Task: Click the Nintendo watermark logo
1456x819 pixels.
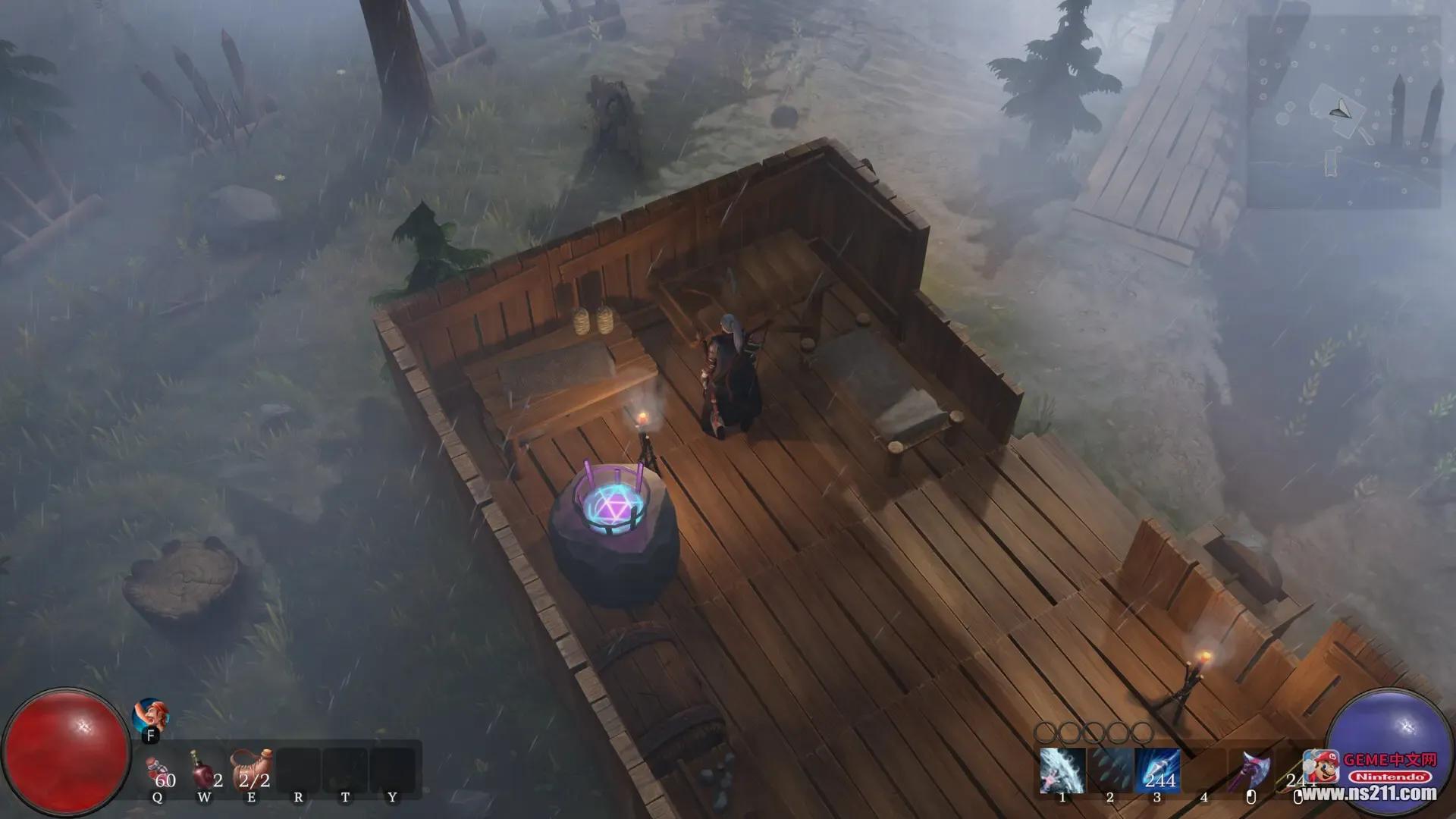Action: coord(1390,777)
